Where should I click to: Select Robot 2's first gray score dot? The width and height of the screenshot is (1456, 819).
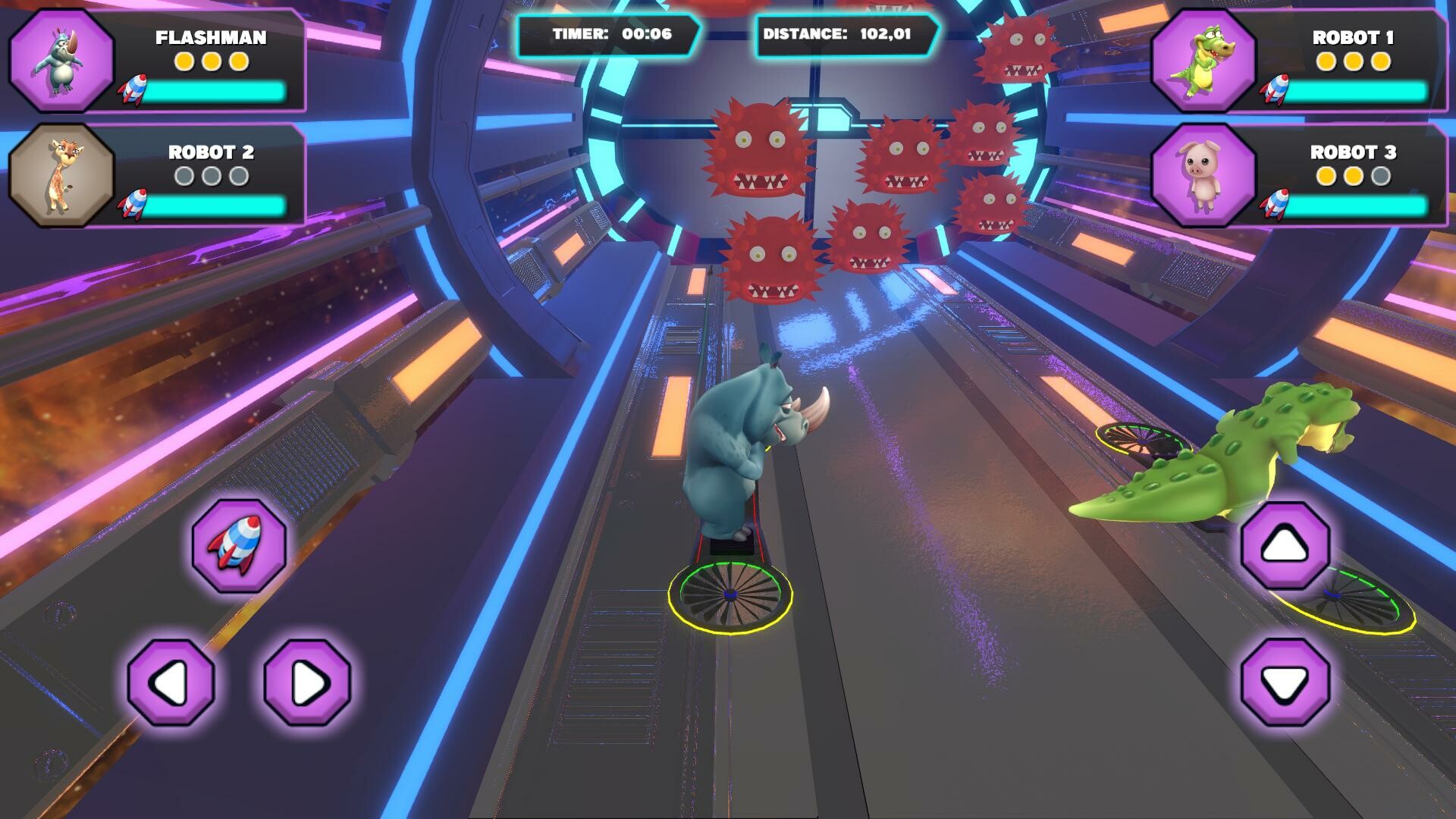[184, 174]
